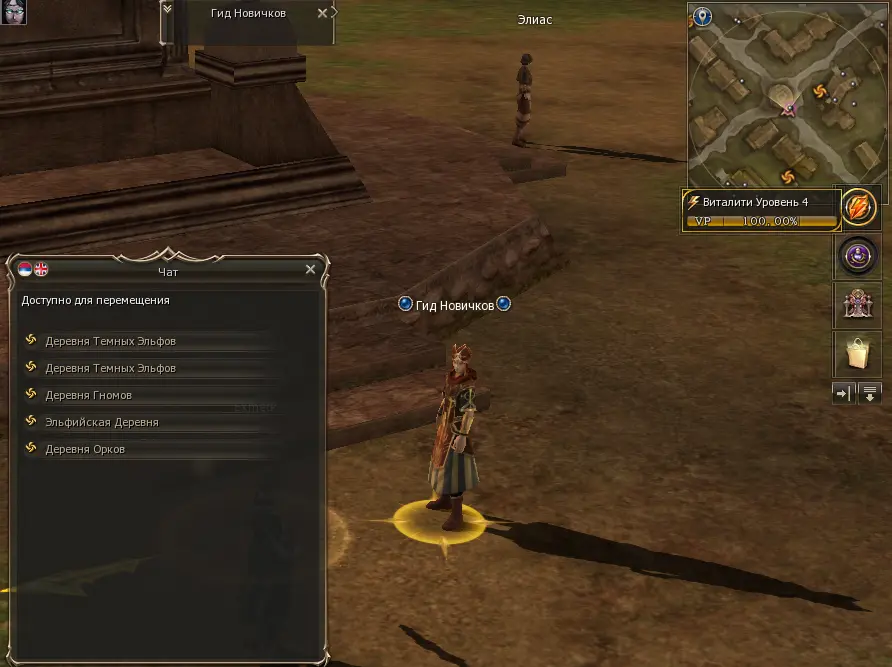Screen dimensions: 892x667
Task: Click the purple meditating figure icon
Action: tap(857, 257)
